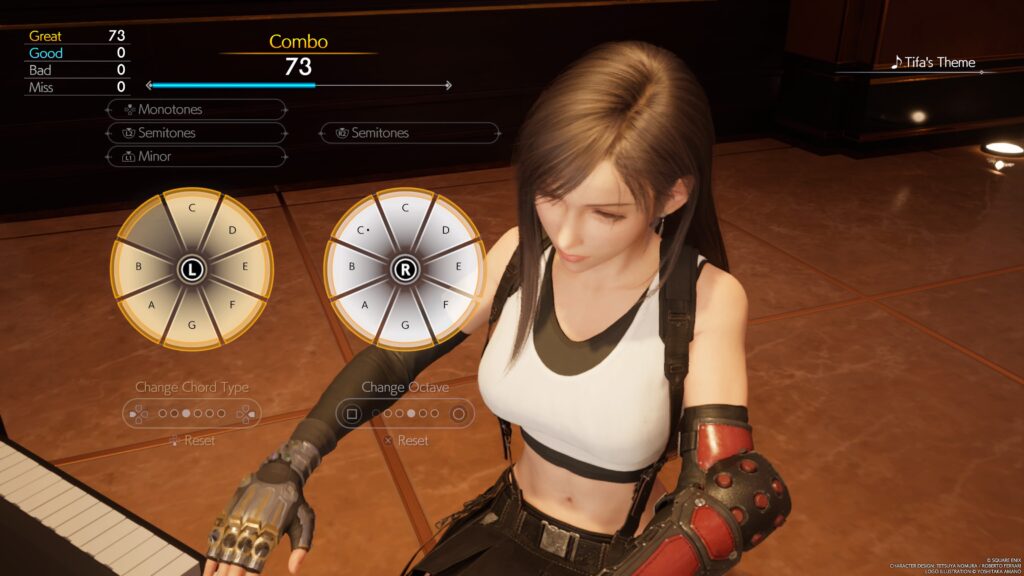1024x576 pixels.
Task: Hit the E segment of the right wheel
Action: click(x=459, y=267)
